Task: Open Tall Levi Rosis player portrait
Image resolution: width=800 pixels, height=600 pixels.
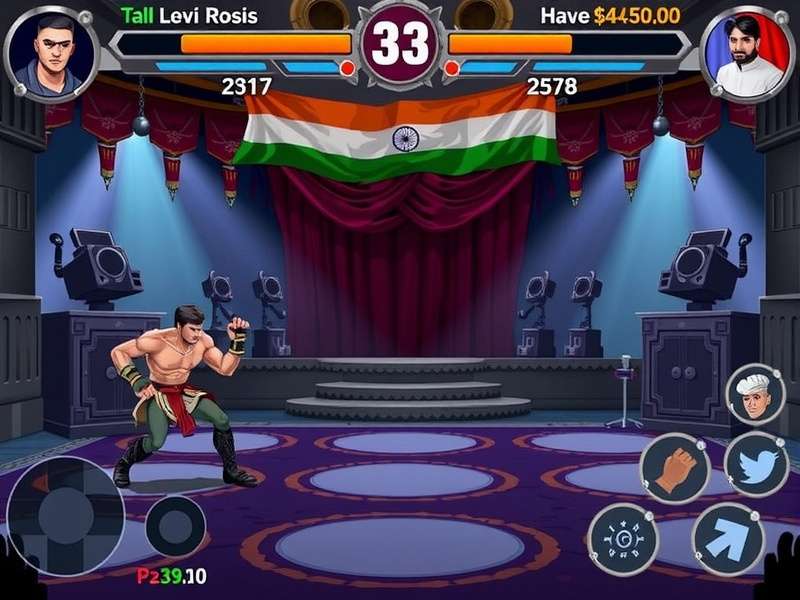Action: coord(50,53)
